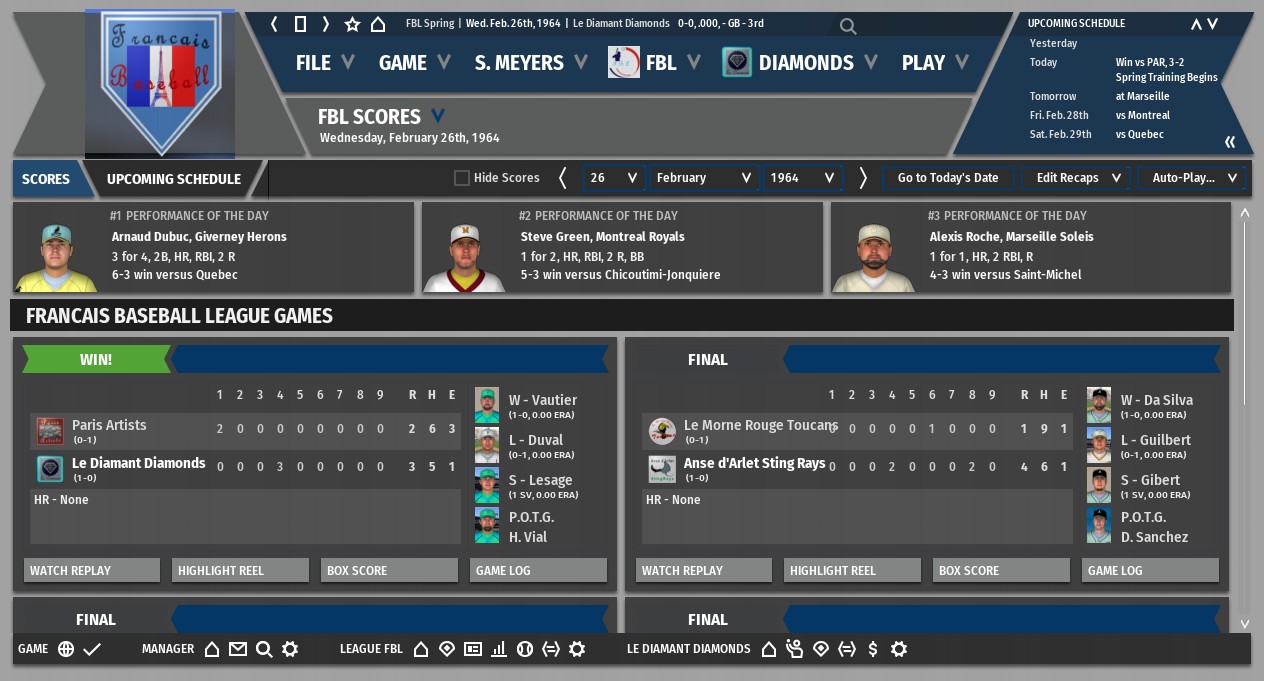Switch to the Upcoming Schedule tab
Viewport: 1264px width, 681px height.
click(174, 179)
